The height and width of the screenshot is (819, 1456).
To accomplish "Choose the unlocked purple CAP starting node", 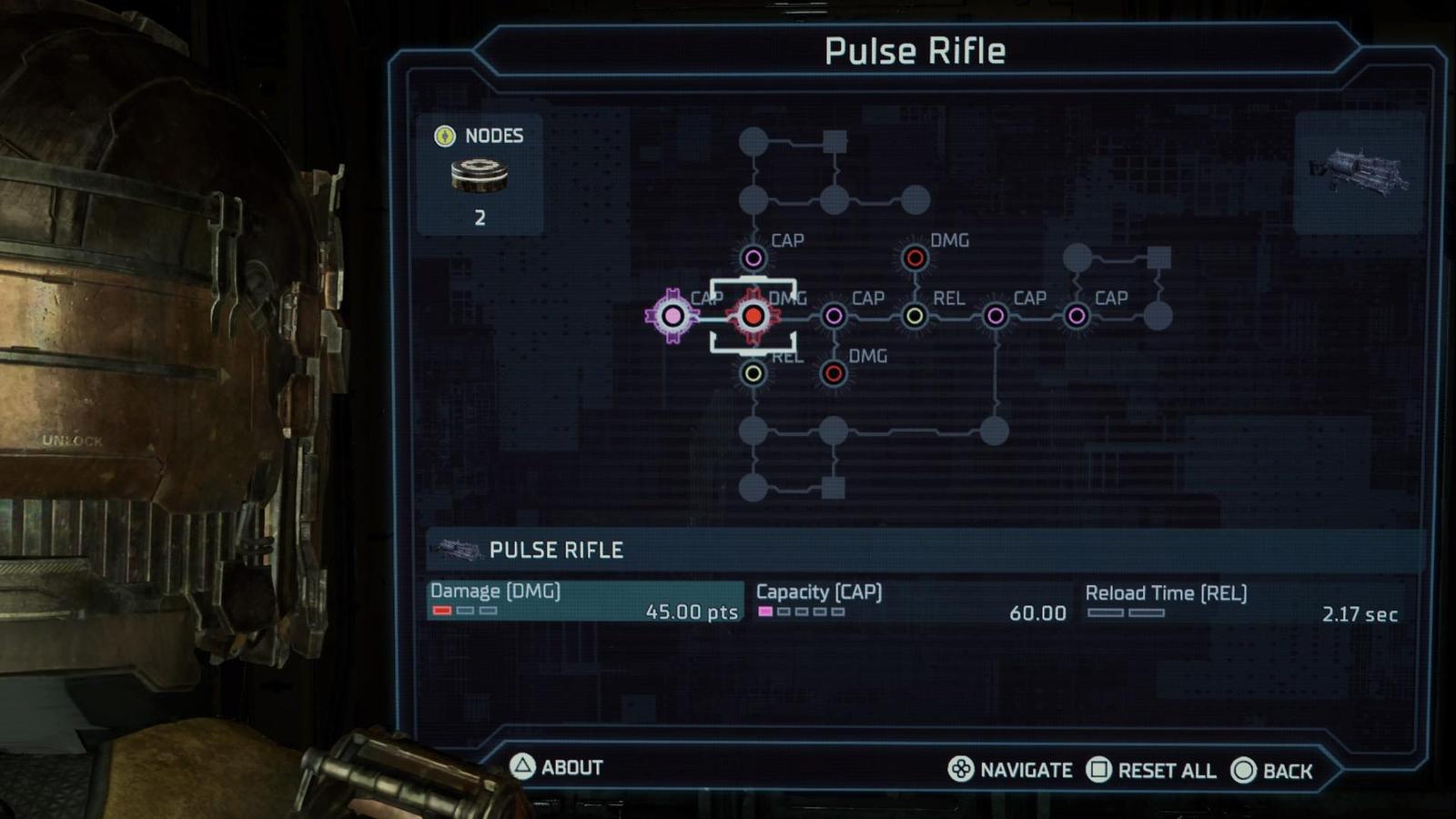I will (672, 316).
